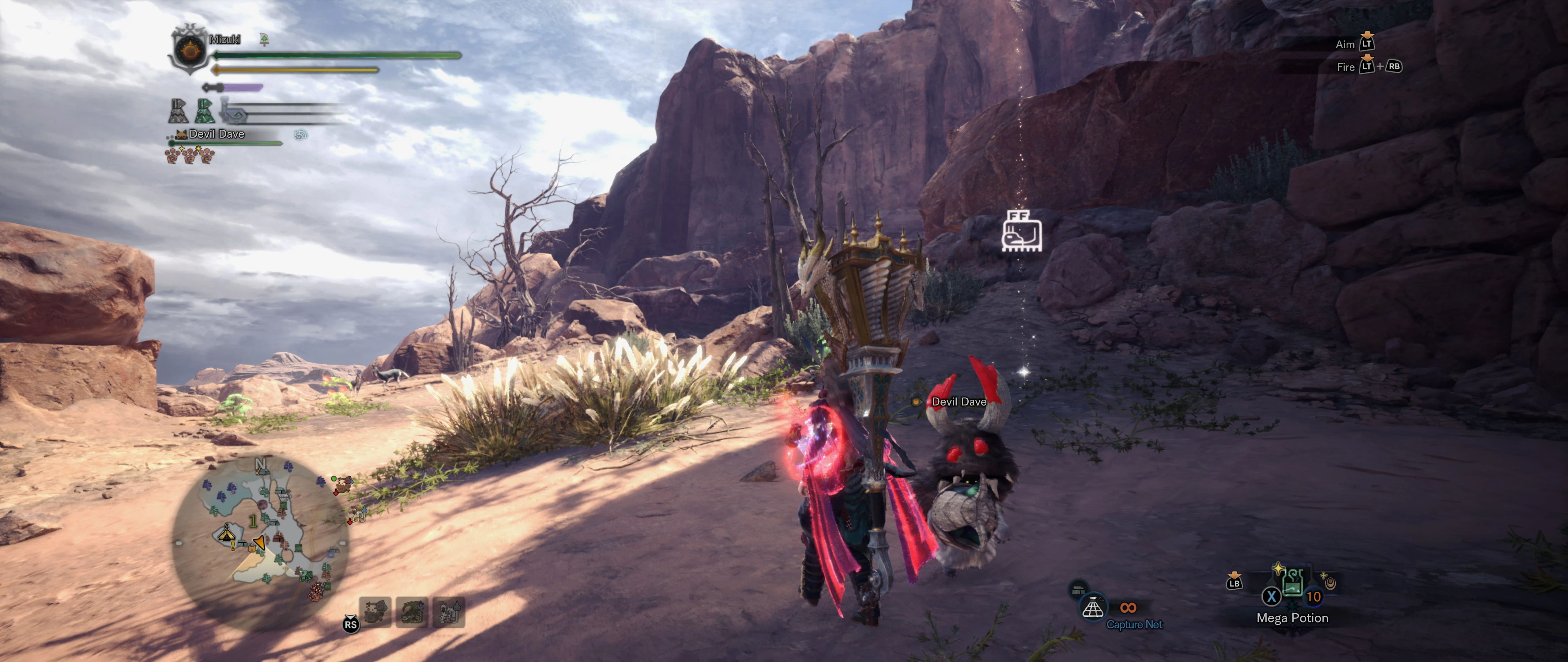Screen dimensions: 1568x662
Task: Click the white pixel-art waypoint marker
Action: [1022, 231]
